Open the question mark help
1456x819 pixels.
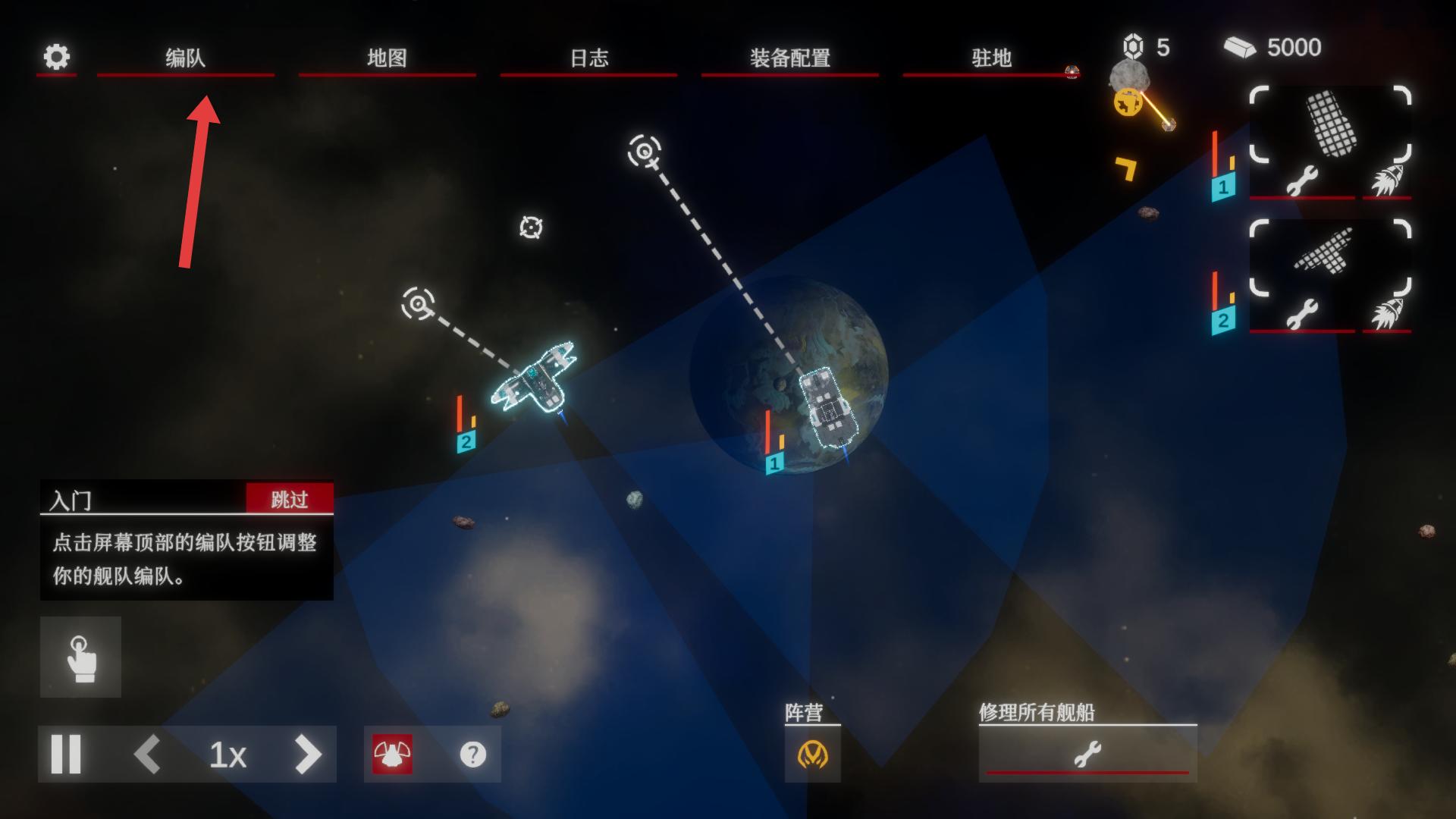(x=472, y=755)
